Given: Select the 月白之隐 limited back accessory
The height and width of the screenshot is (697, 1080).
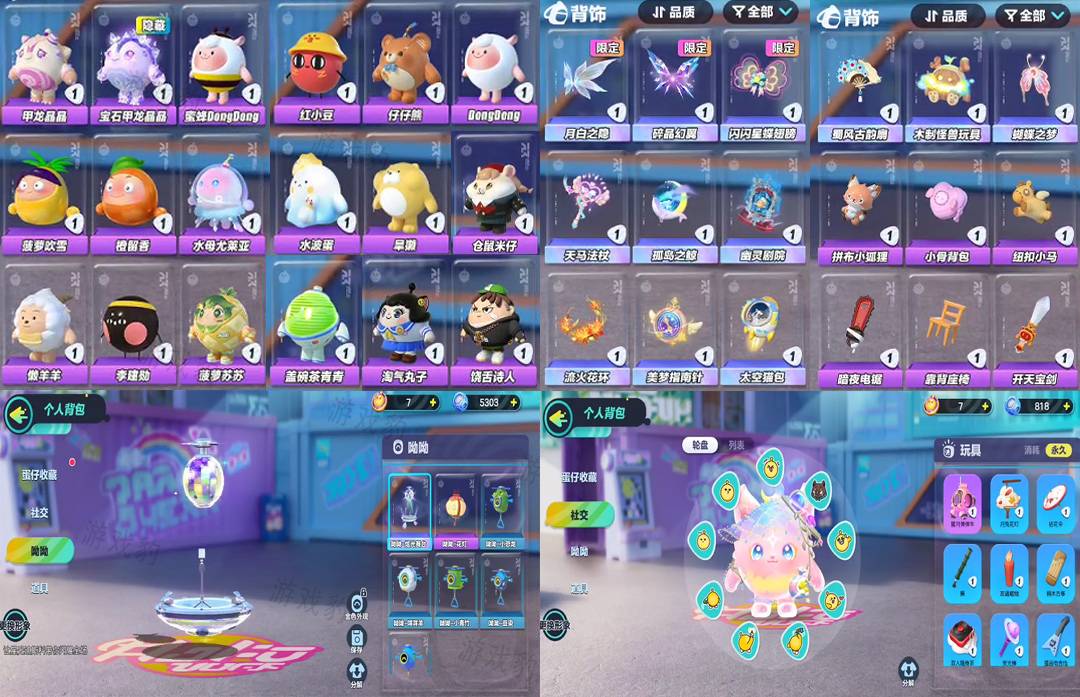Looking at the screenshot, I should click(x=585, y=85).
